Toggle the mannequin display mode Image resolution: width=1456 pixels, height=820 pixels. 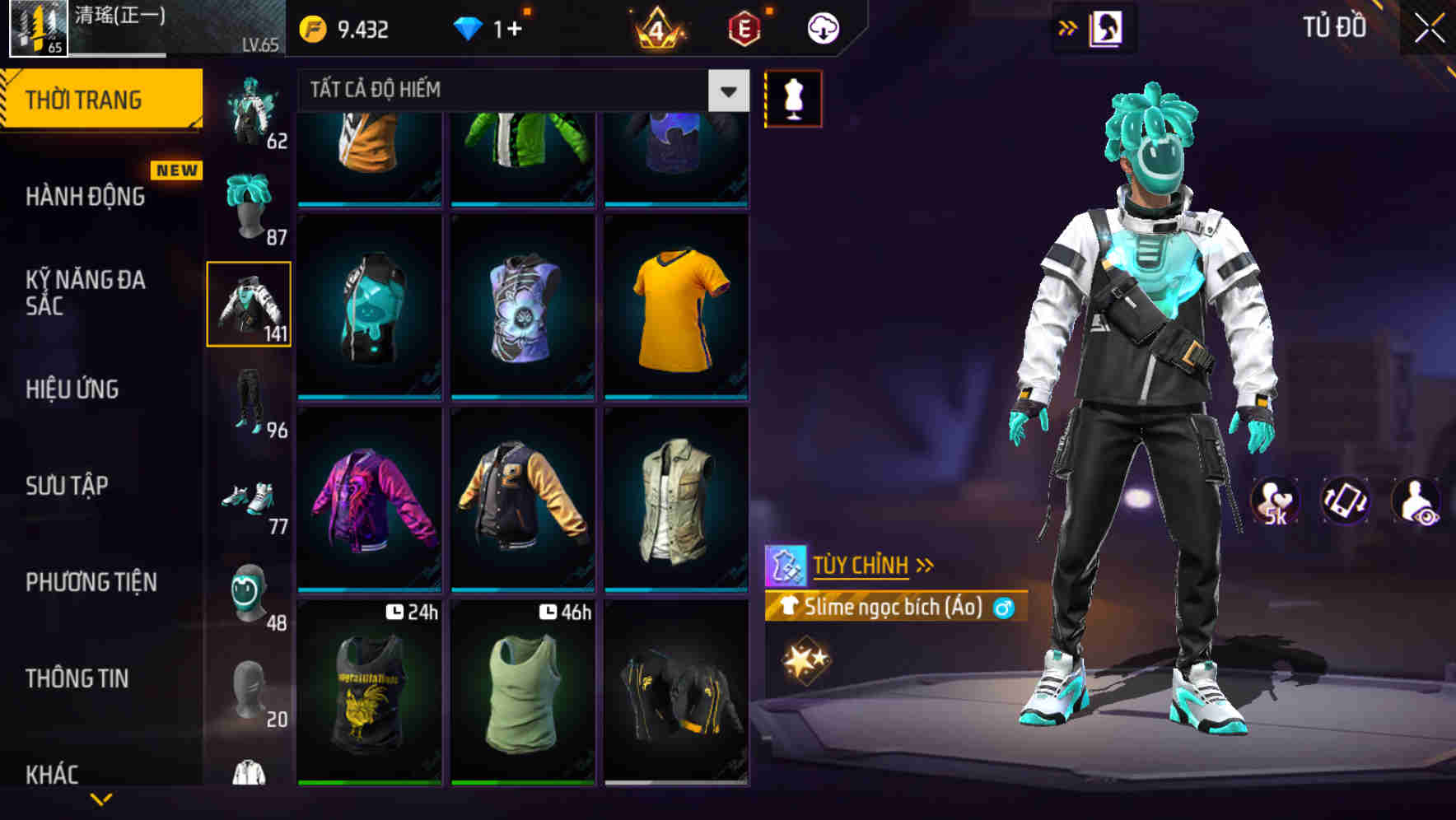(793, 96)
